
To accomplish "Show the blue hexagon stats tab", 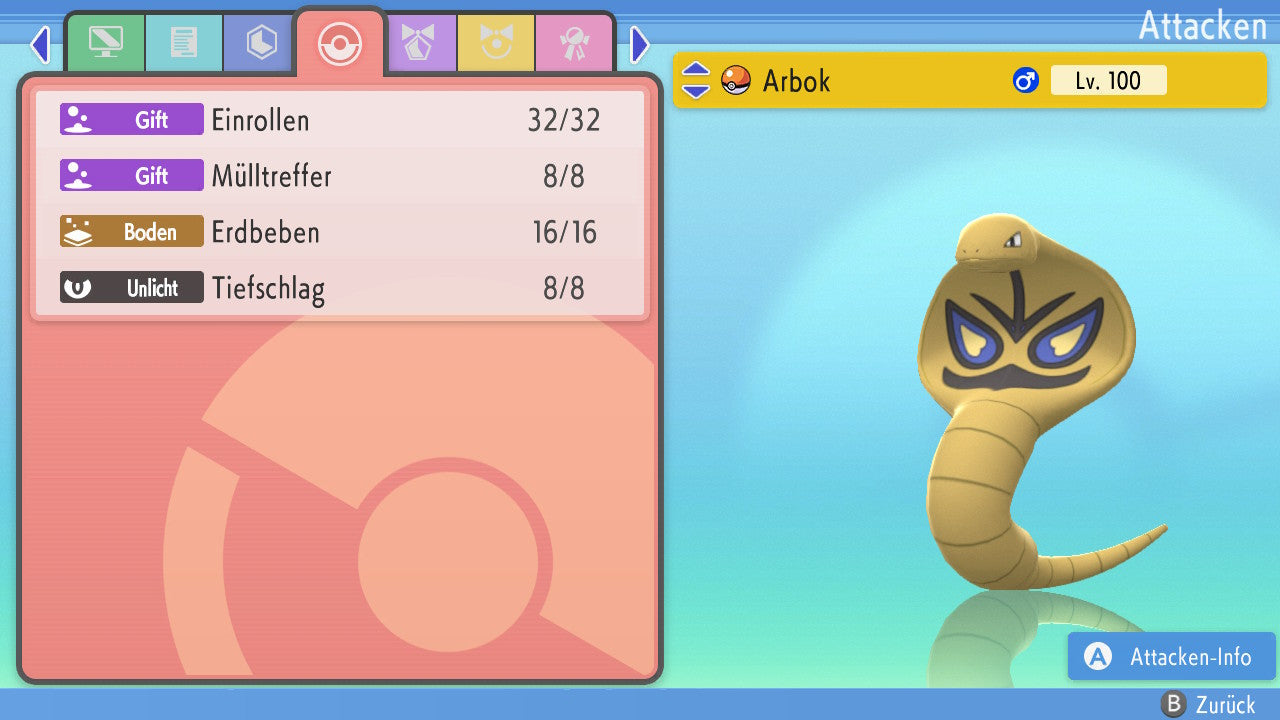I will [x=261, y=43].
